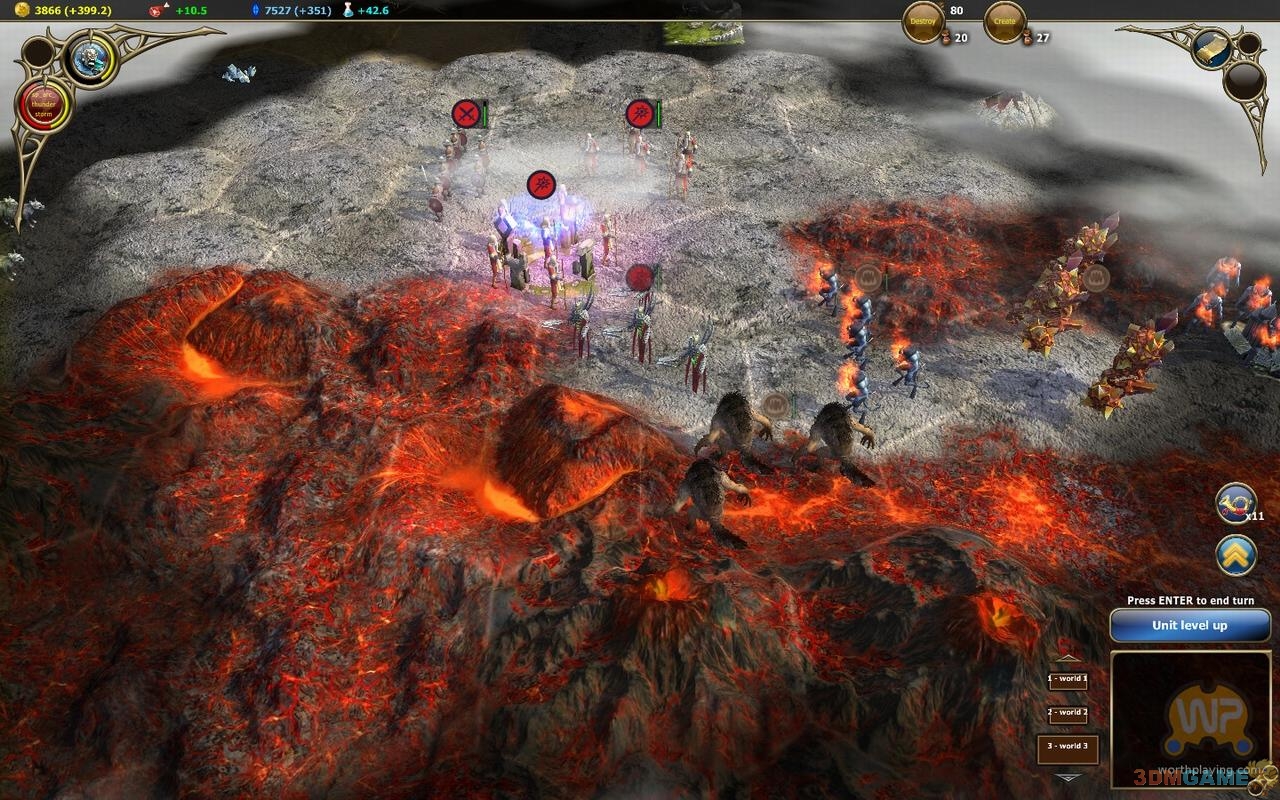Choose the 3 - world 3 tab
The height and width of the screenshot is (800, 1280).
point(1067,747)
